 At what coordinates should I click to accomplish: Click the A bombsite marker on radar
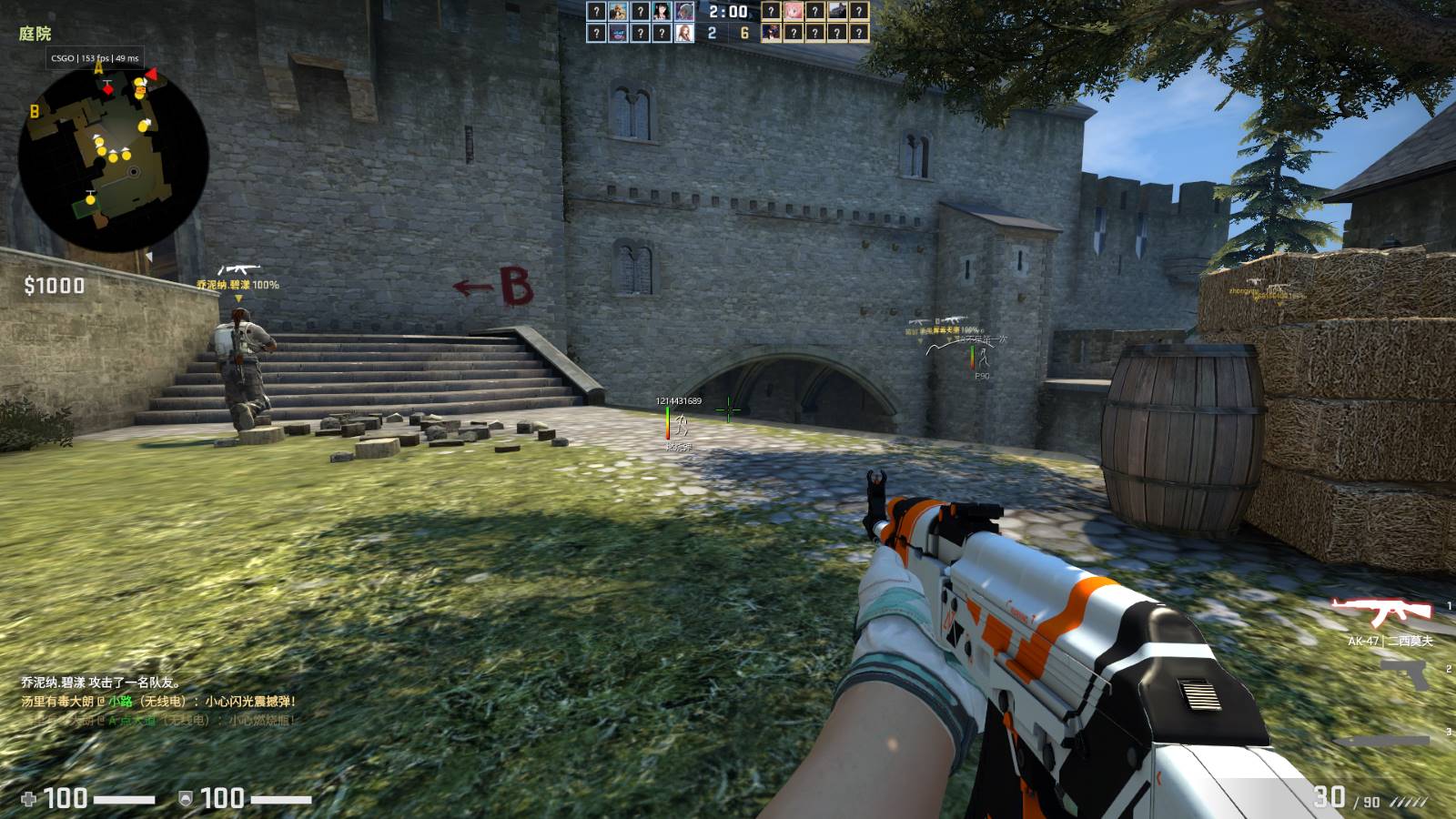(98, 68)
